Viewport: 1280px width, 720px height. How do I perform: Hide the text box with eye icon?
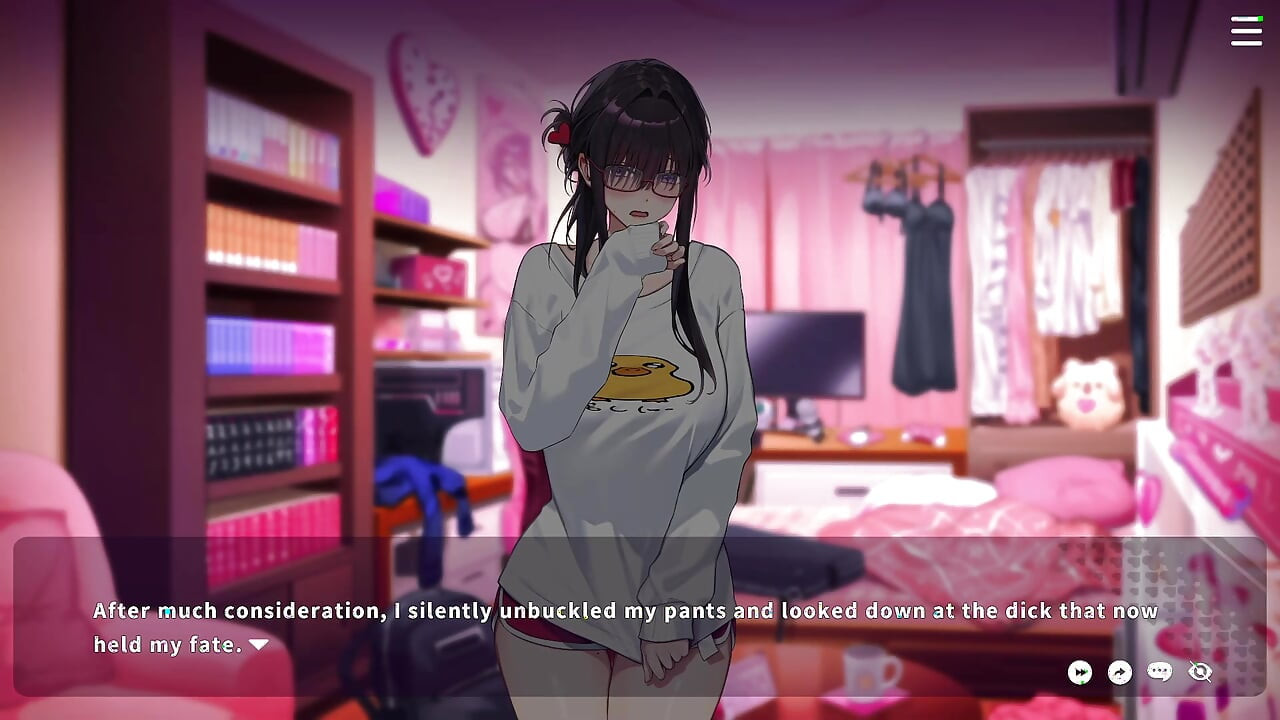[x=1200, y=672]
